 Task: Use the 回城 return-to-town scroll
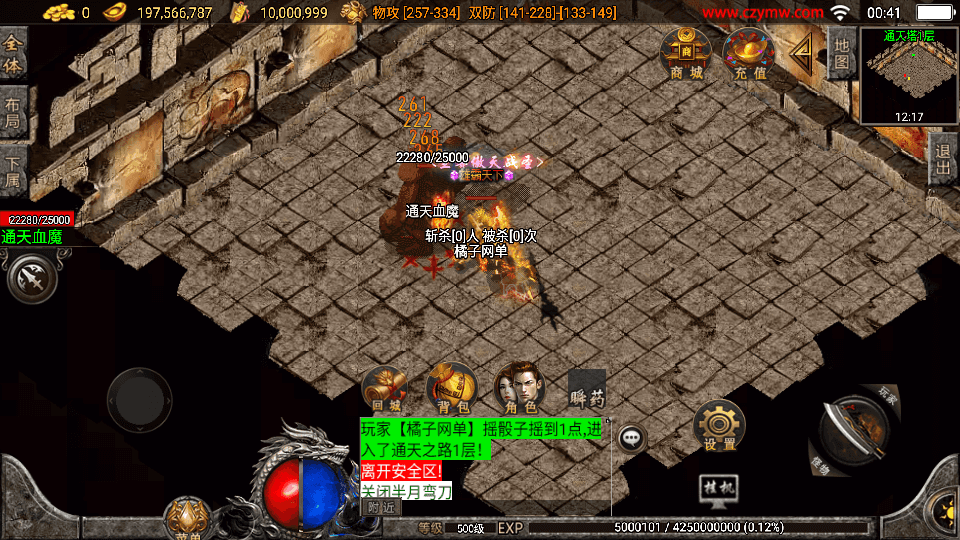click(x=385, y=388)
